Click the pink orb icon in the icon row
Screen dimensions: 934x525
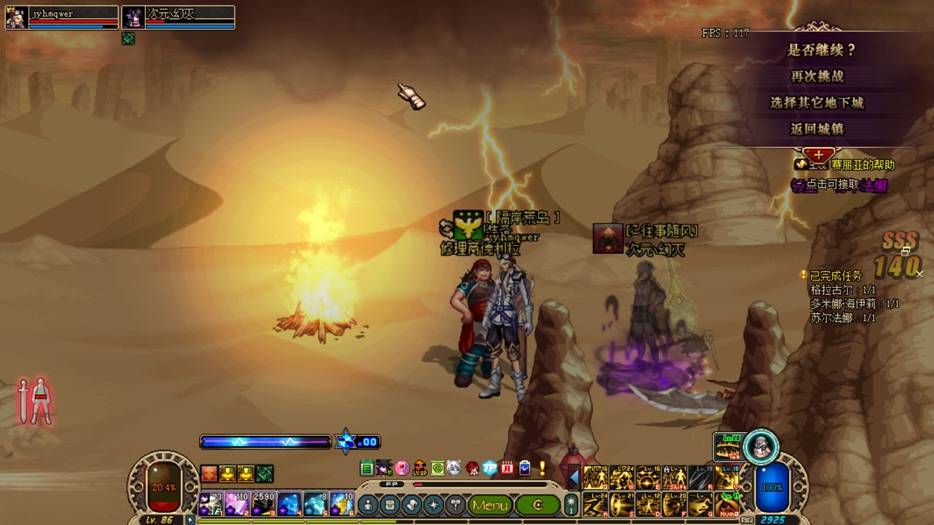[x=401, y=468]
